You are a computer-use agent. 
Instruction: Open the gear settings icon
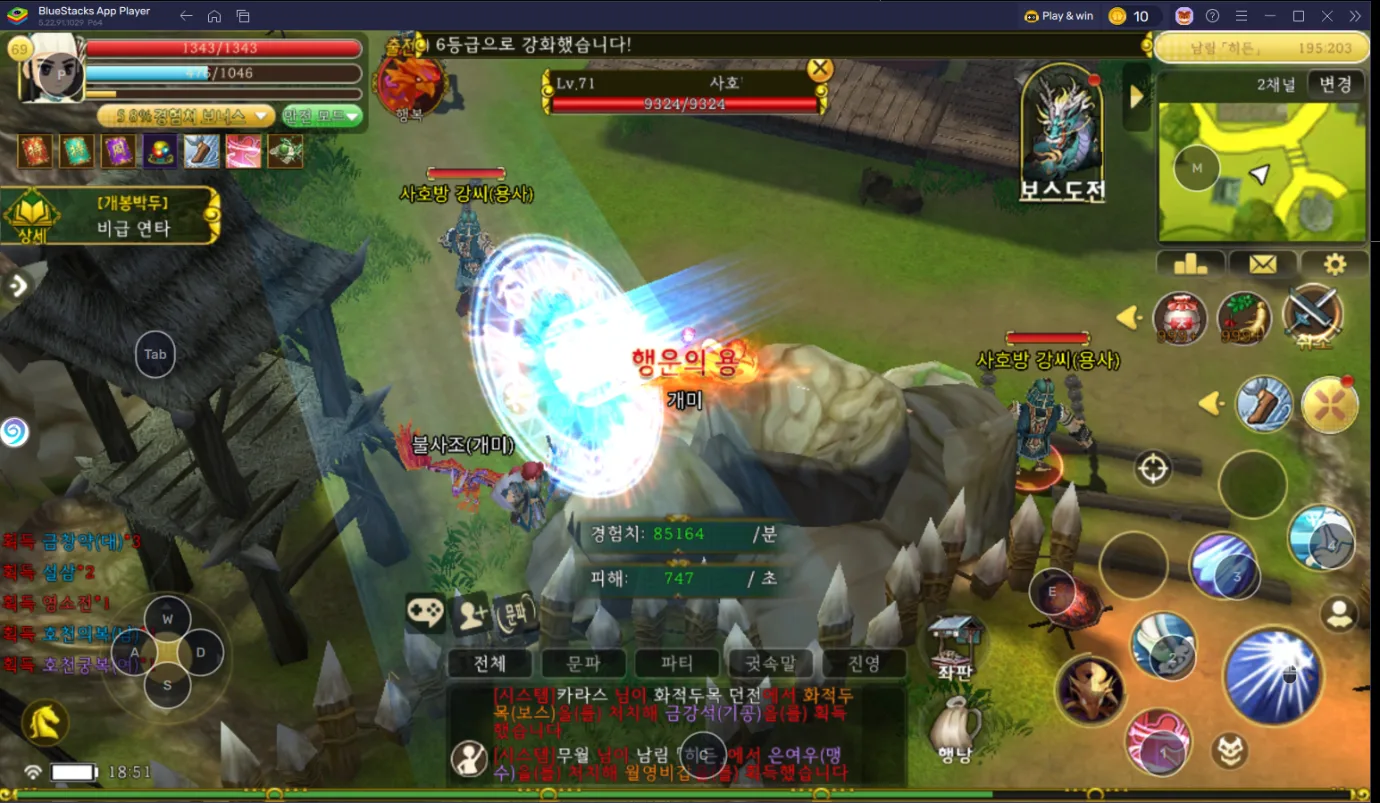1334,264
